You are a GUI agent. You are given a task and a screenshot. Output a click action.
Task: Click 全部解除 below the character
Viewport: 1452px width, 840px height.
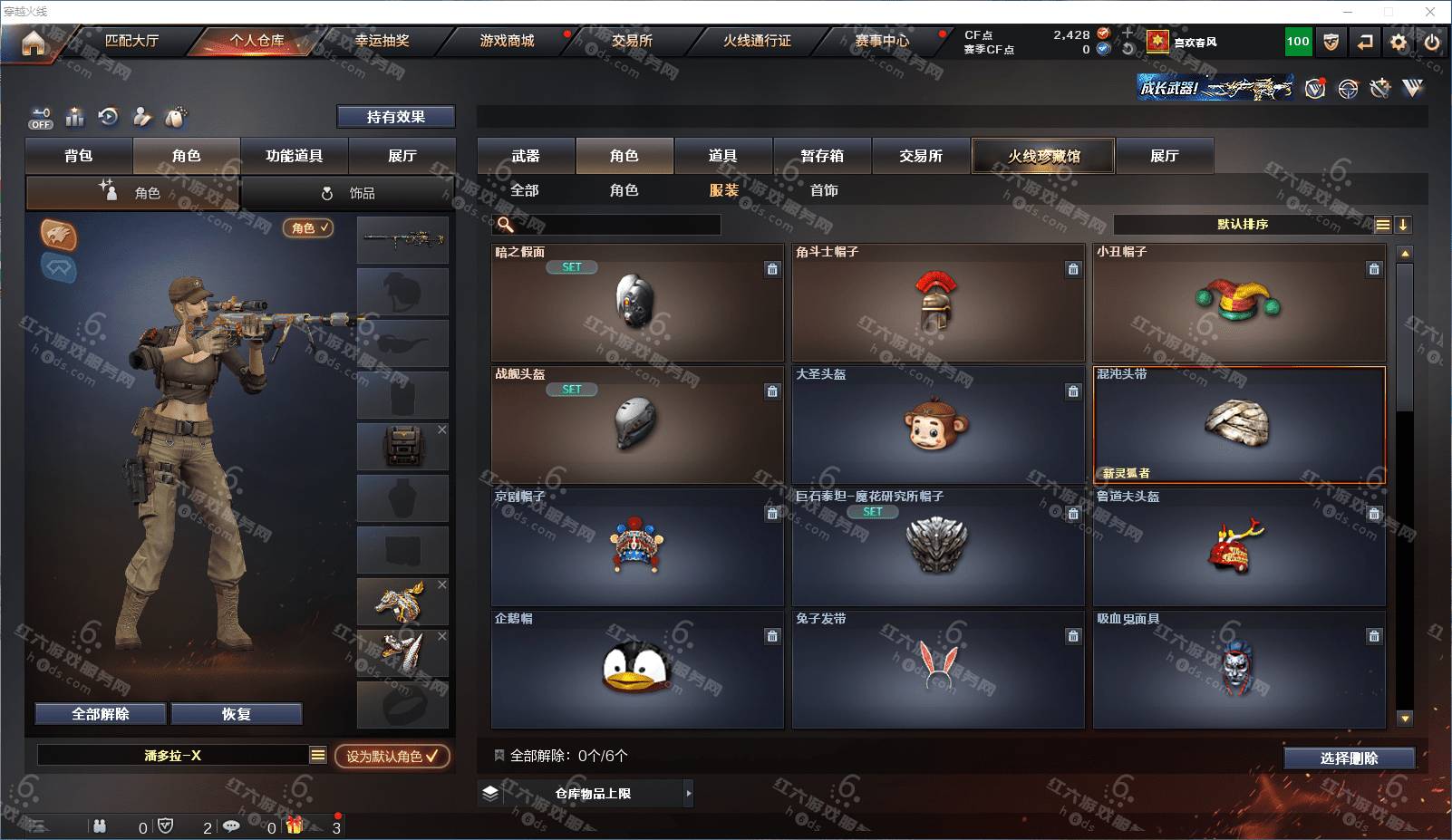point(101,714)
